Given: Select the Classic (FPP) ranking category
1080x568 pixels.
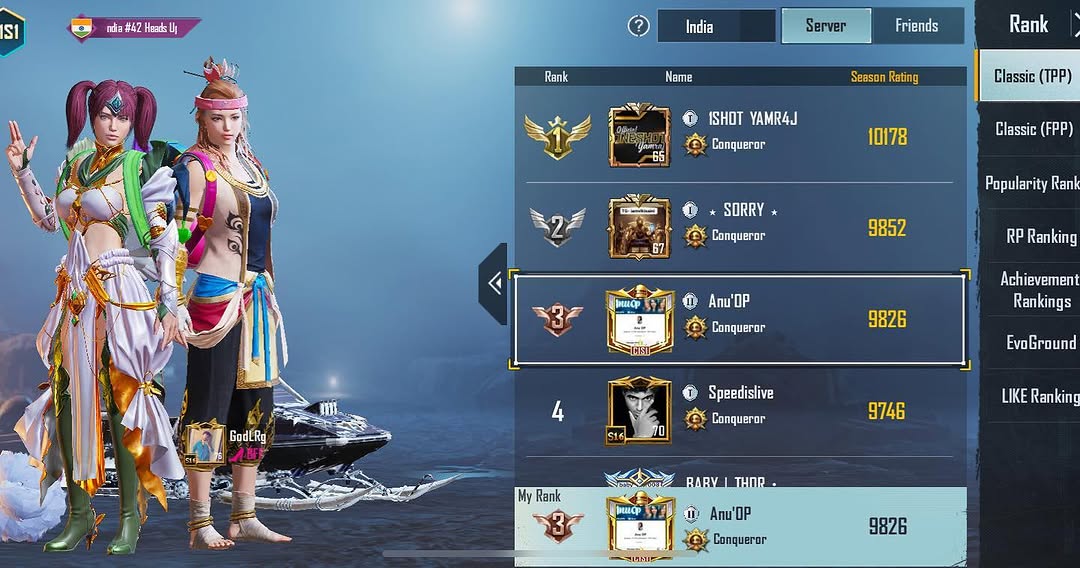Looking at the screenshot, I should [x=1032, y=129].
